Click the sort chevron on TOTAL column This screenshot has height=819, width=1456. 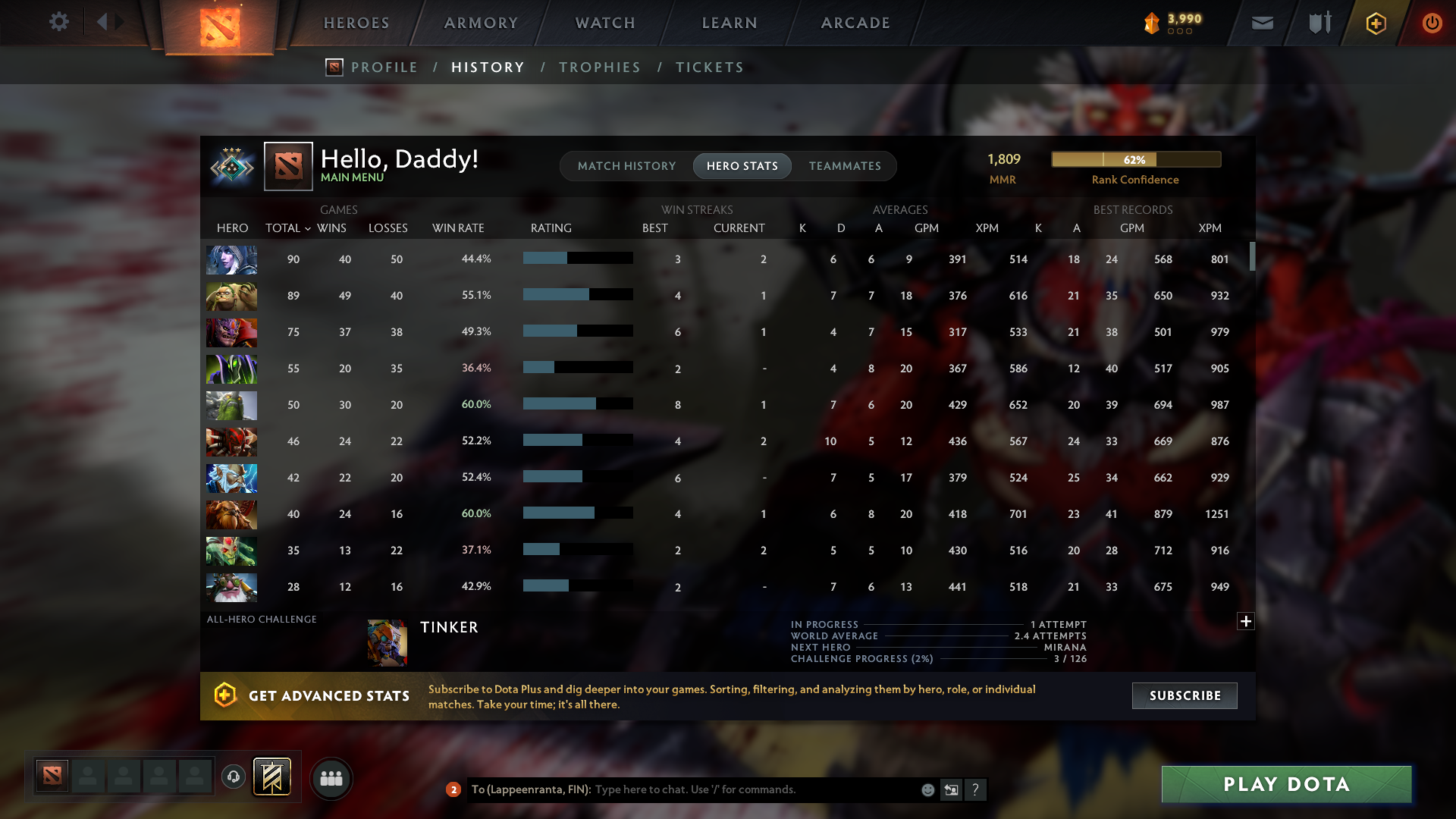point(307,228)
